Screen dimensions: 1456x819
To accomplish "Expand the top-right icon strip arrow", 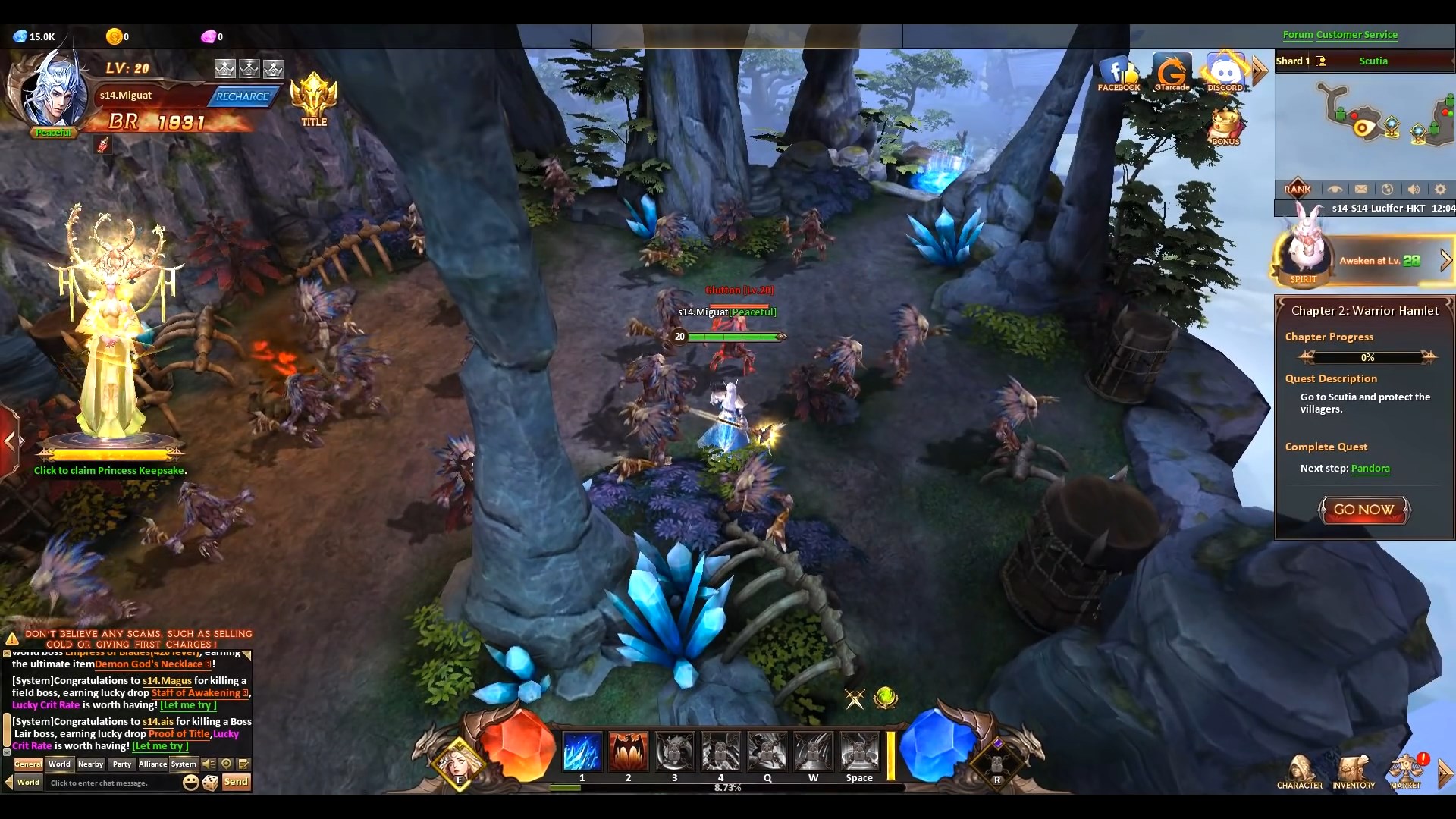I will tap(1260, 70).
